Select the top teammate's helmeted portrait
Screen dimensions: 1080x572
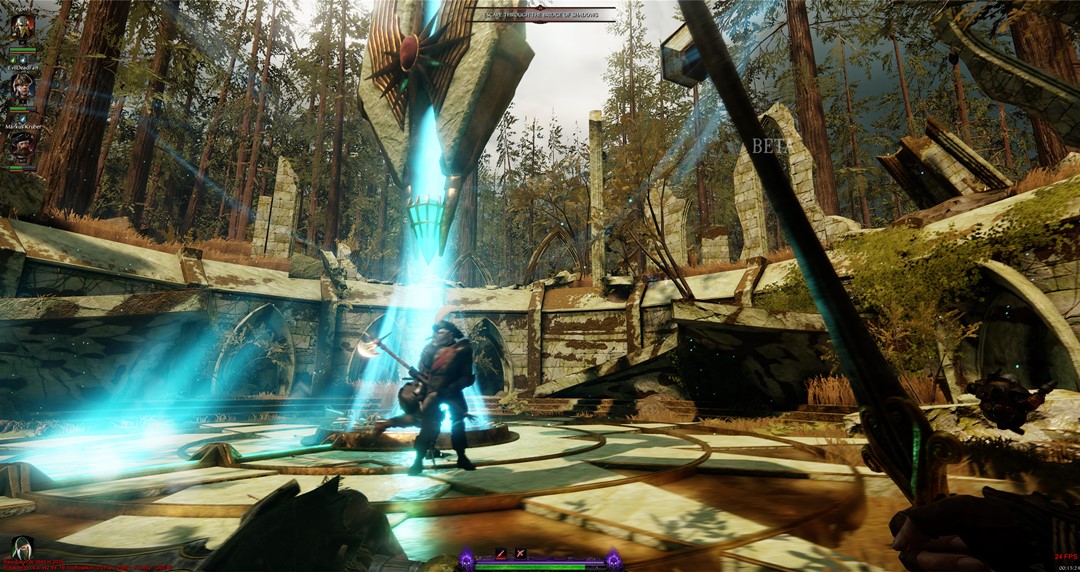tap(22, 28)
